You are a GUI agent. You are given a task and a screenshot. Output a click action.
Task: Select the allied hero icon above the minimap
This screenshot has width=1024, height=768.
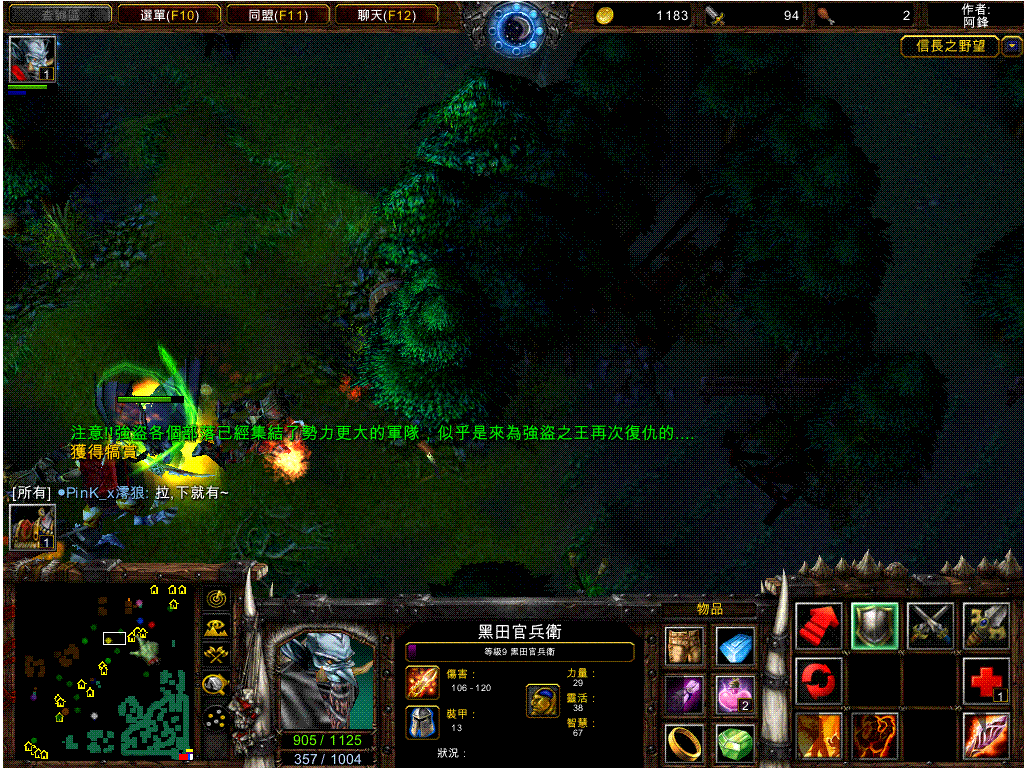[x=32, y=527]
